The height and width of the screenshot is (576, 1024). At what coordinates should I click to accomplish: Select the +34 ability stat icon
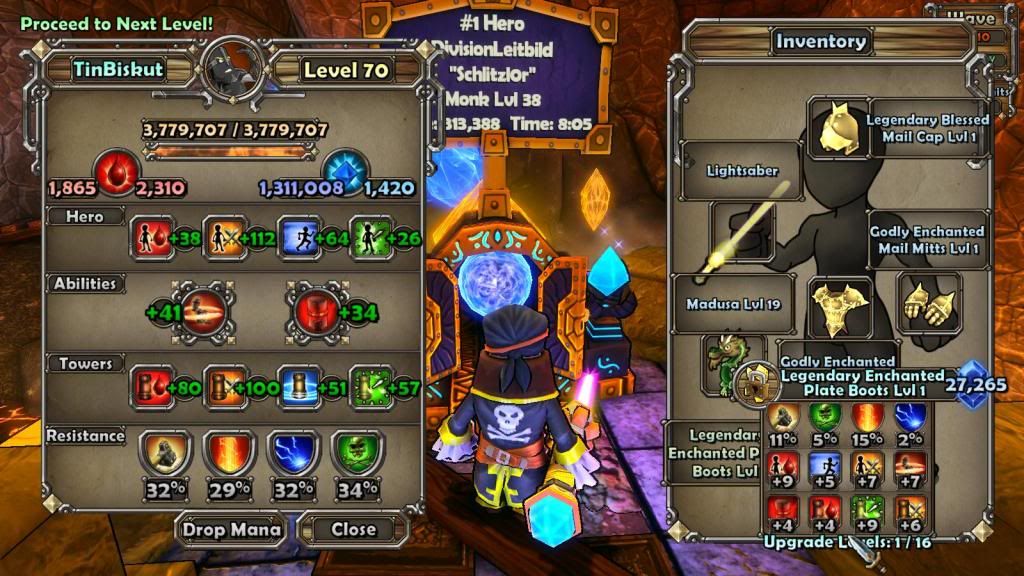click(310, 311)
